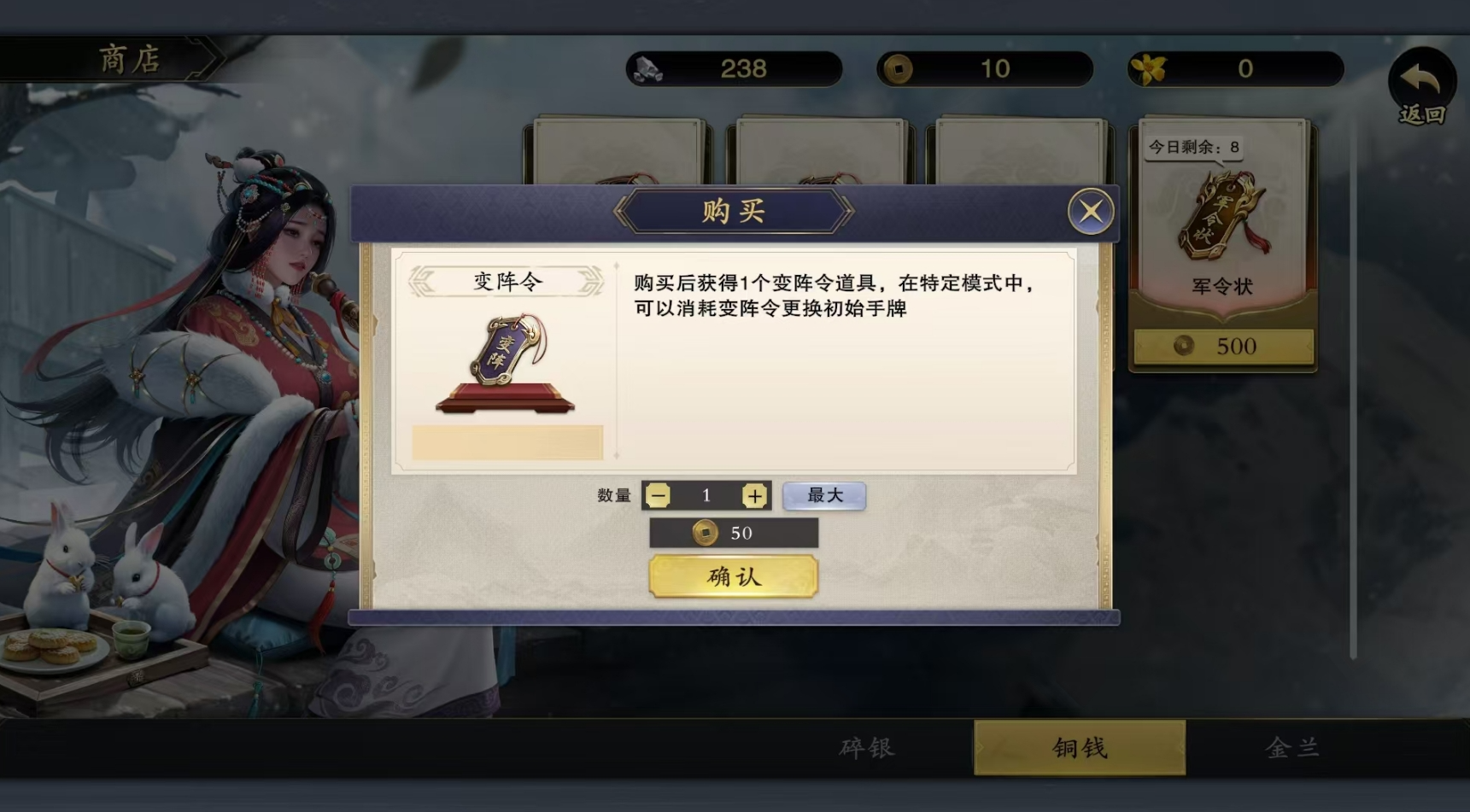
Task: Click the coin icon on 军令状 price 500
Action: click(1183, 347)
